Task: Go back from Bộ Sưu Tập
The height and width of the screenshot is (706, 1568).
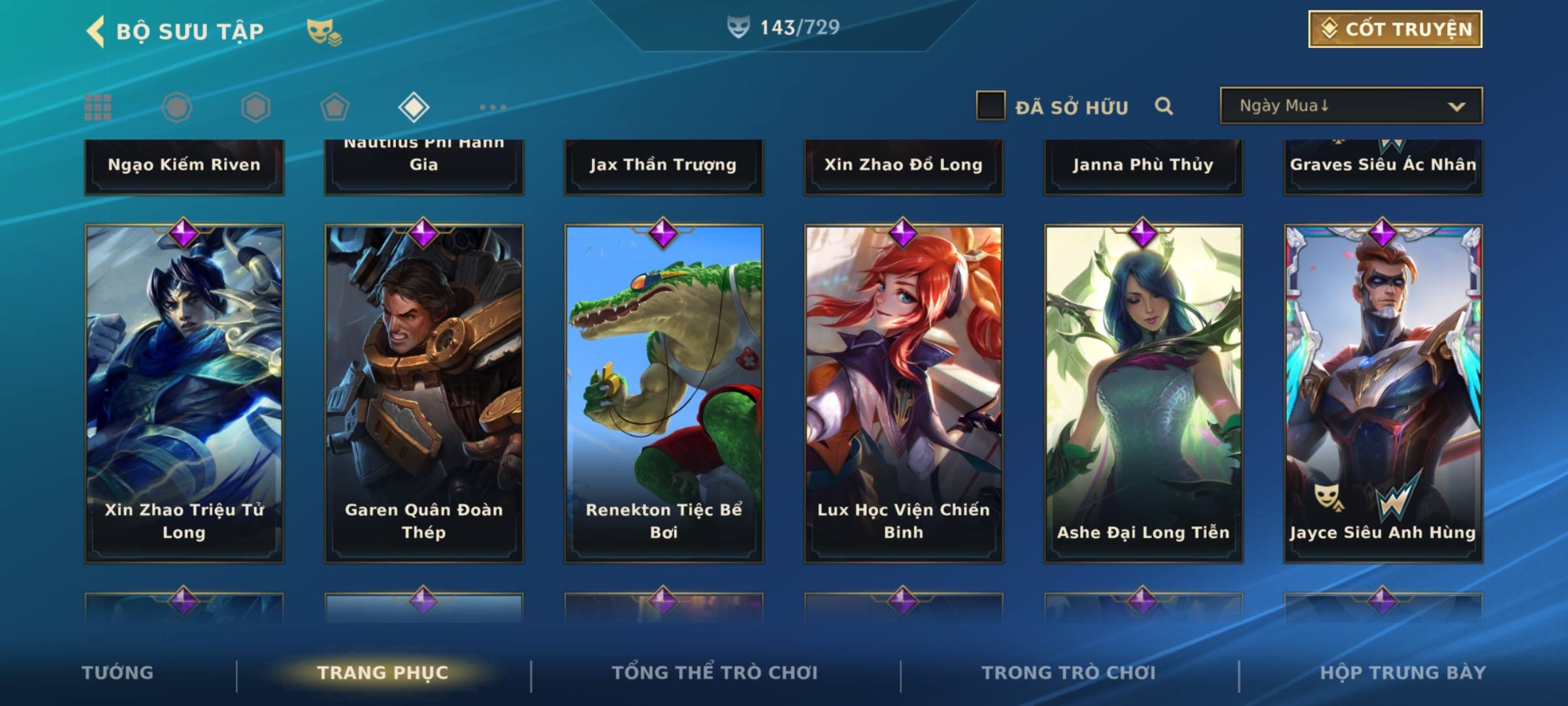Action: click(95, 31)
